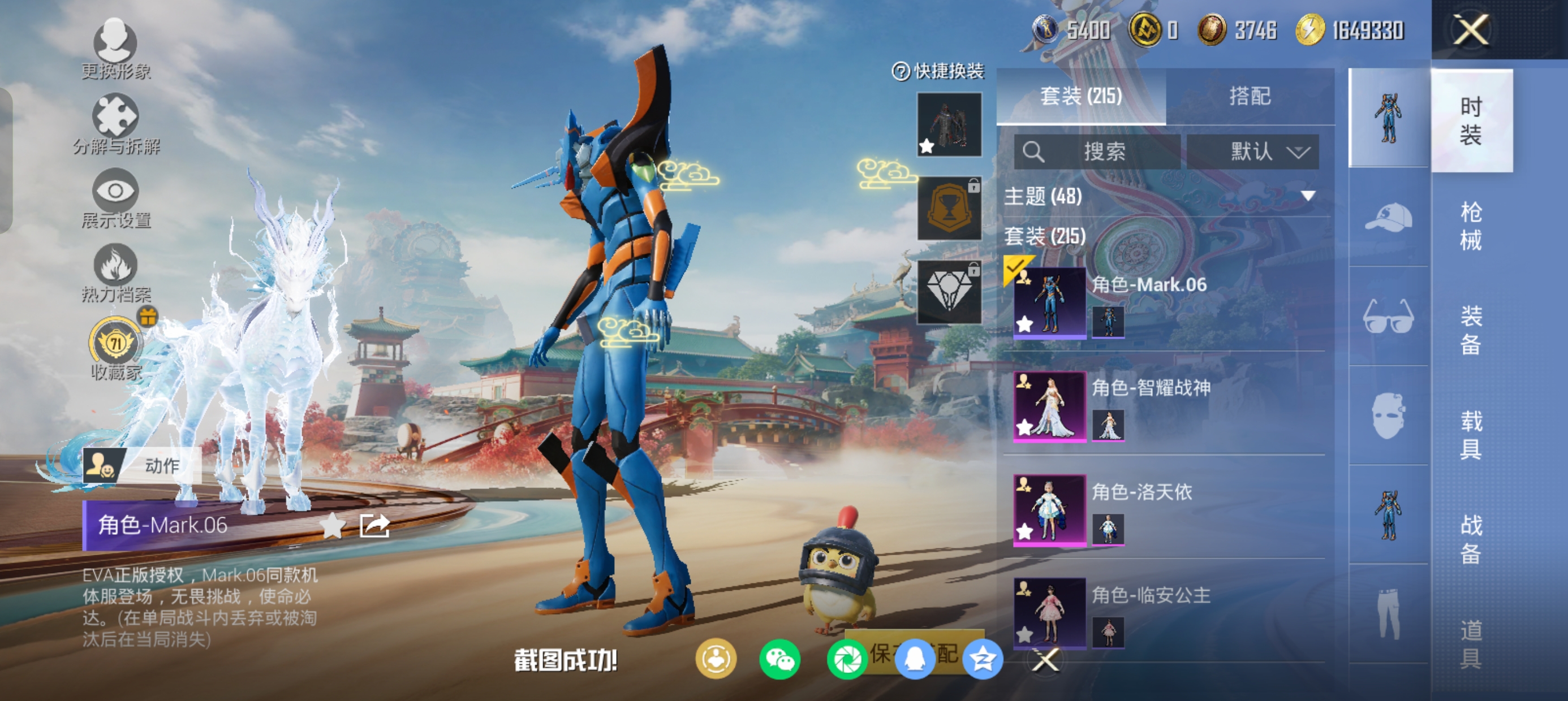Switch to the 搭配 tab

pyautogui.click(x=1249, y=96)
